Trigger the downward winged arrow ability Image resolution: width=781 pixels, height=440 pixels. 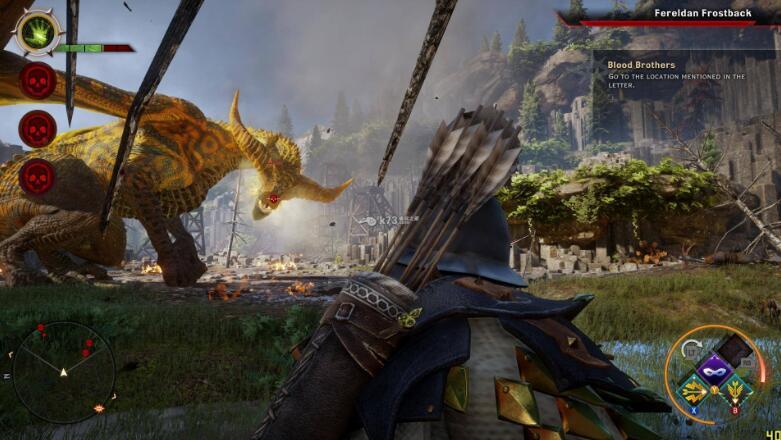738,391
